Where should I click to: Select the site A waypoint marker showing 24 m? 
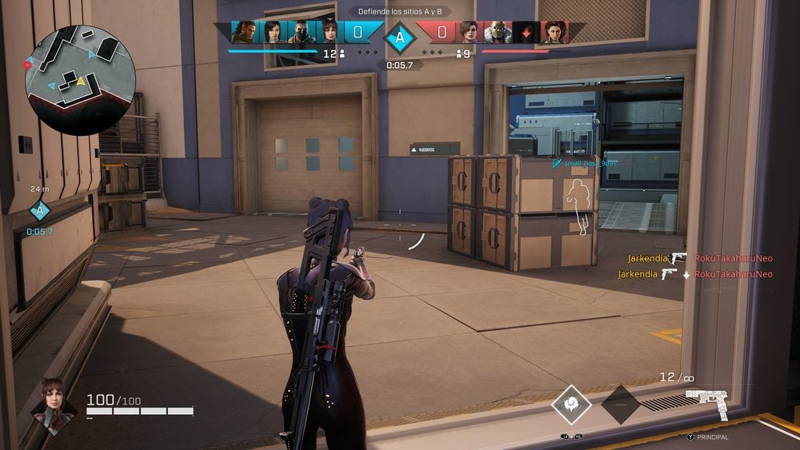point(39,211)
